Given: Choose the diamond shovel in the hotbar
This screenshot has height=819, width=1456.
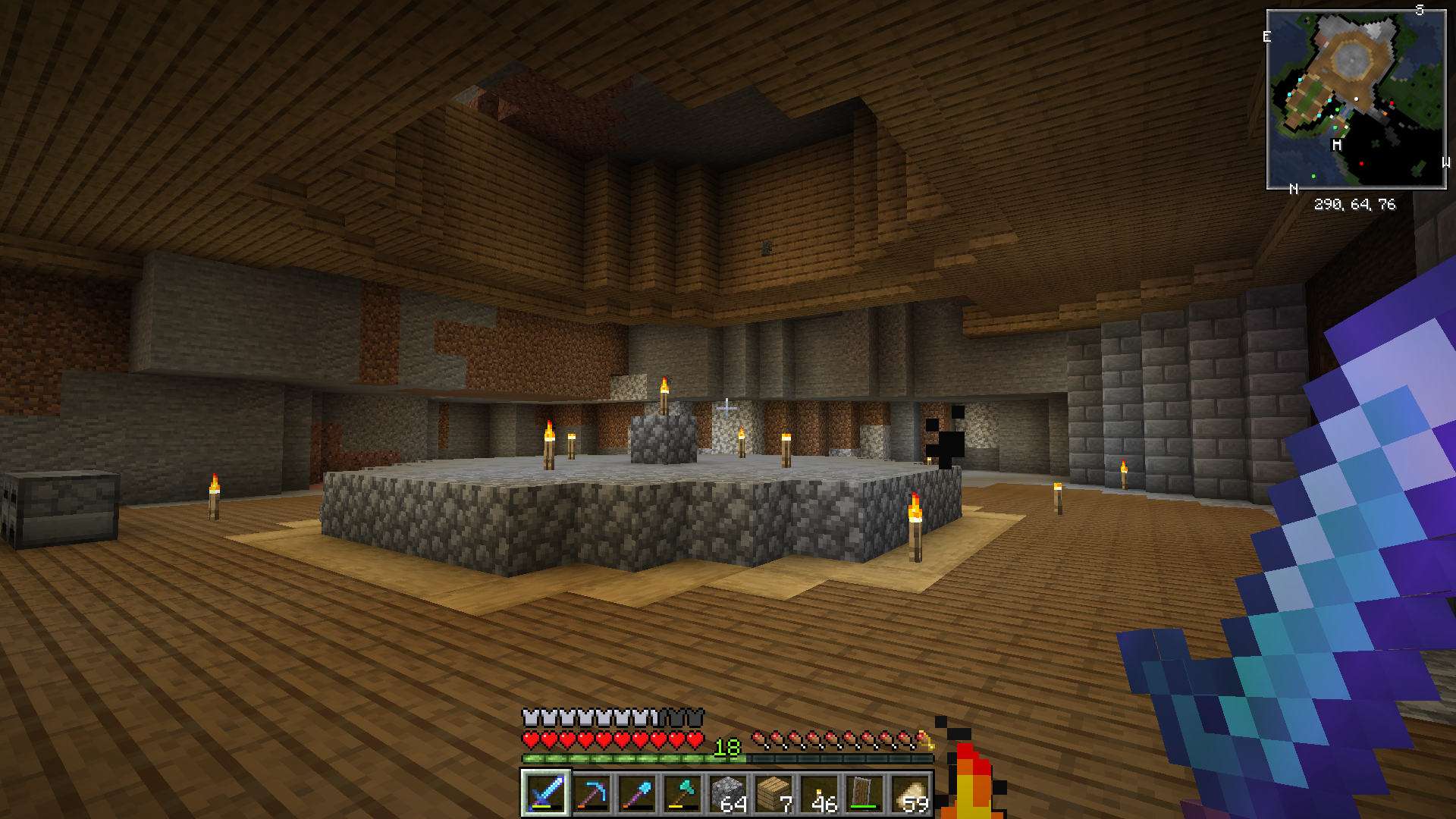Looking at the screenshot, I should 637,793.
